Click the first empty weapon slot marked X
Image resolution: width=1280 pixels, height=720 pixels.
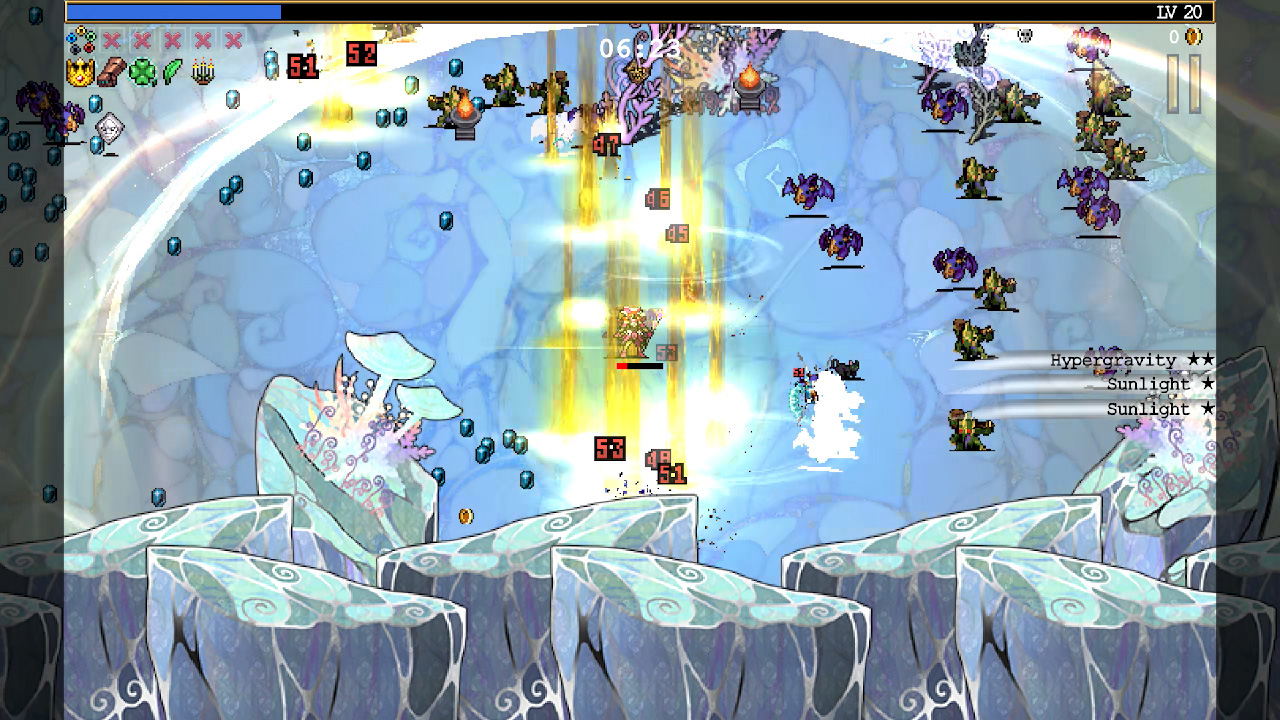point(110,41)
